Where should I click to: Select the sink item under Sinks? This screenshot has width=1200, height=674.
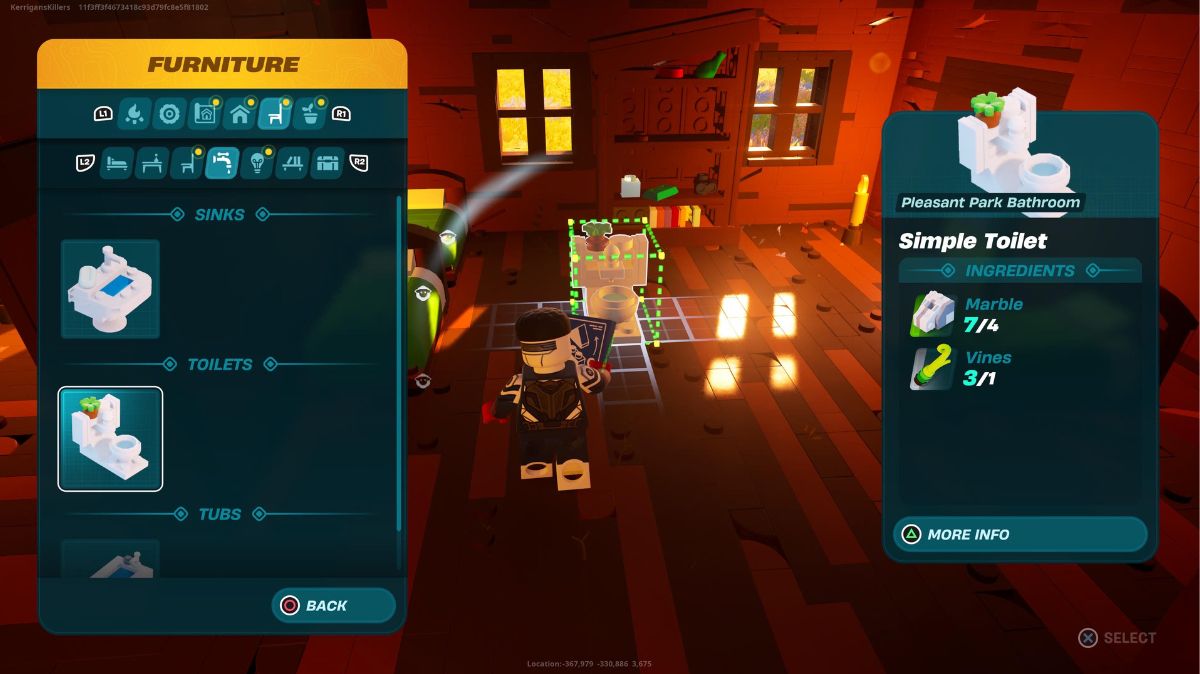pyautogui.click(x=110, y=289)
